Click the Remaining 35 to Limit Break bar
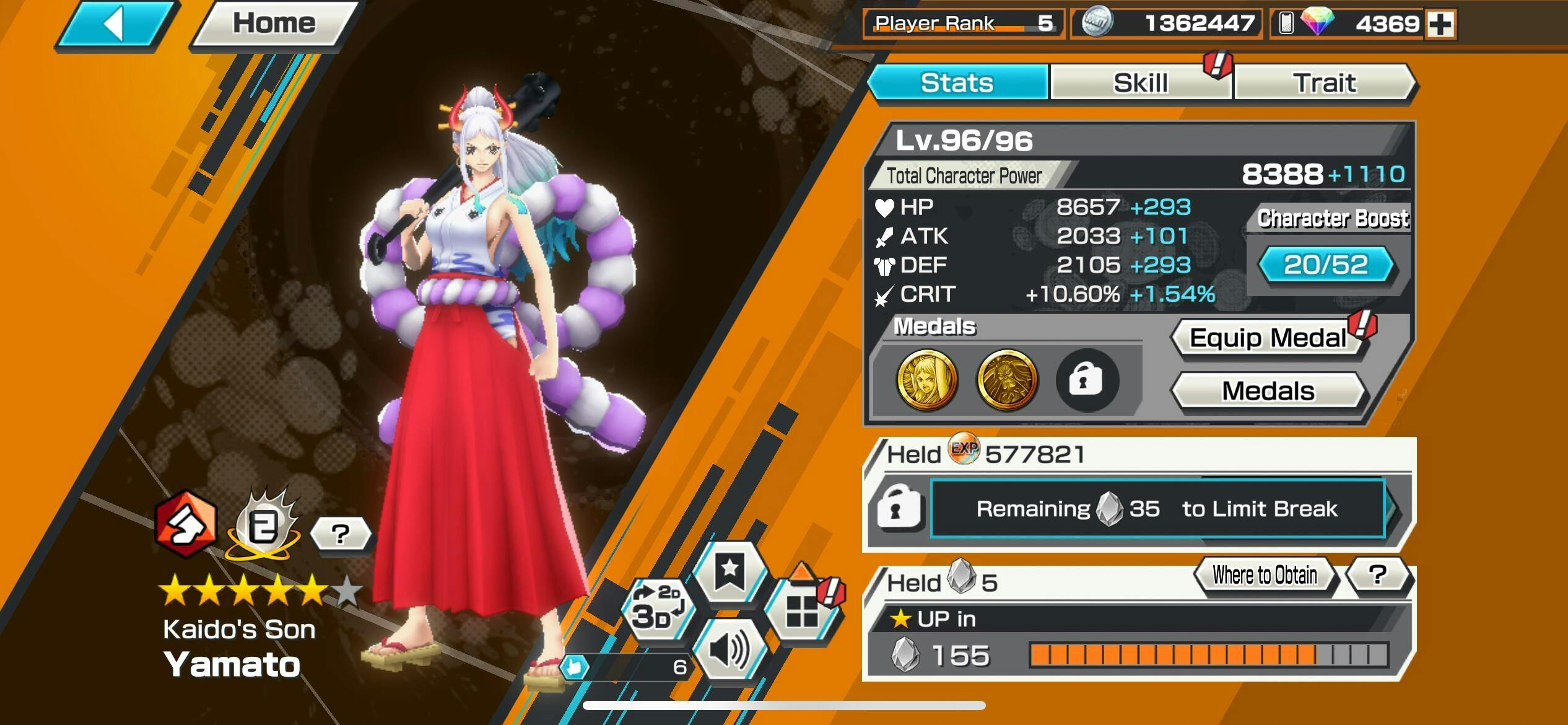1568x725 pixels. coord(1157,509)
